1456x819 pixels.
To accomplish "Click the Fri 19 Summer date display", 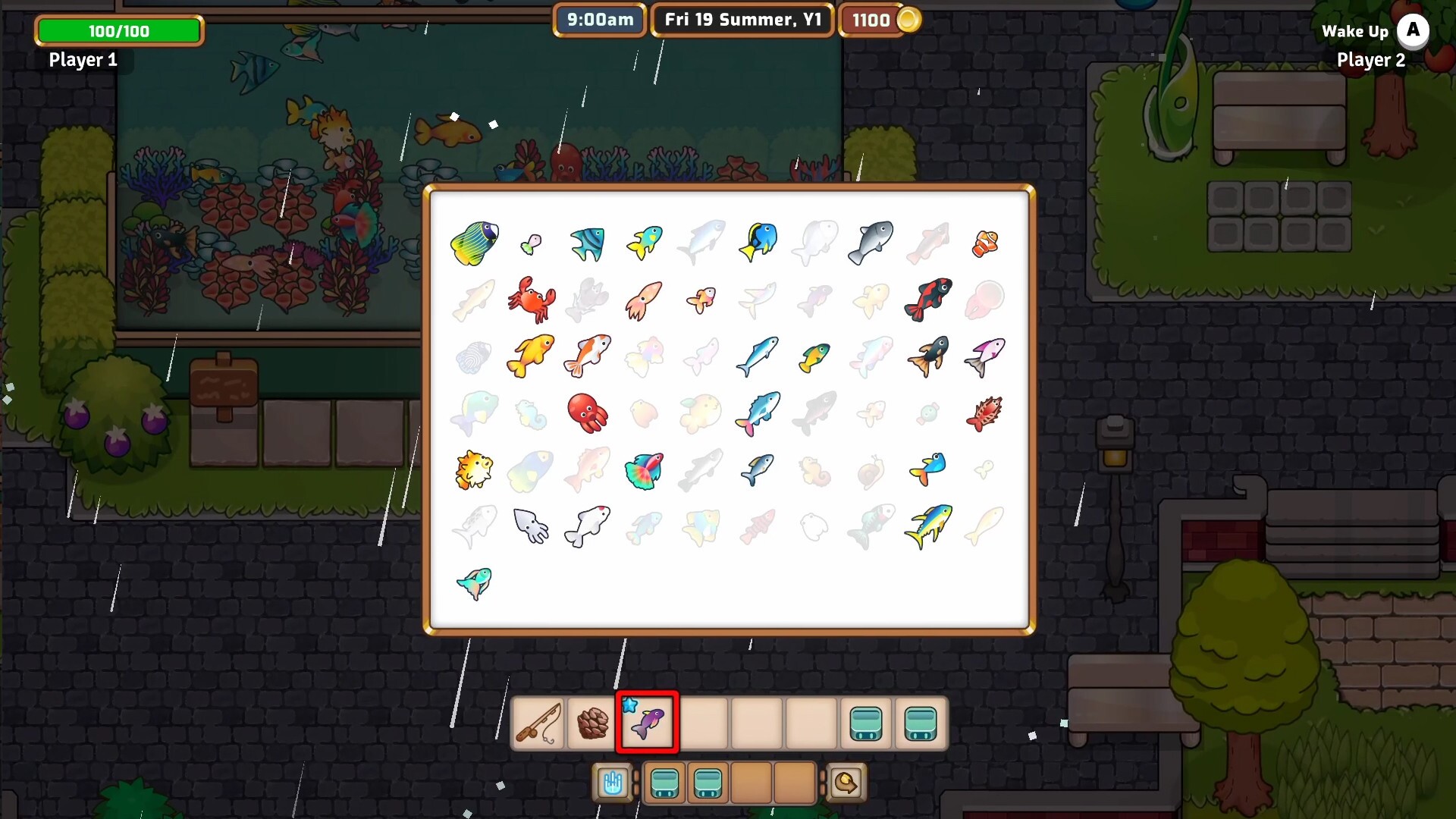I will tap(742, 20).
